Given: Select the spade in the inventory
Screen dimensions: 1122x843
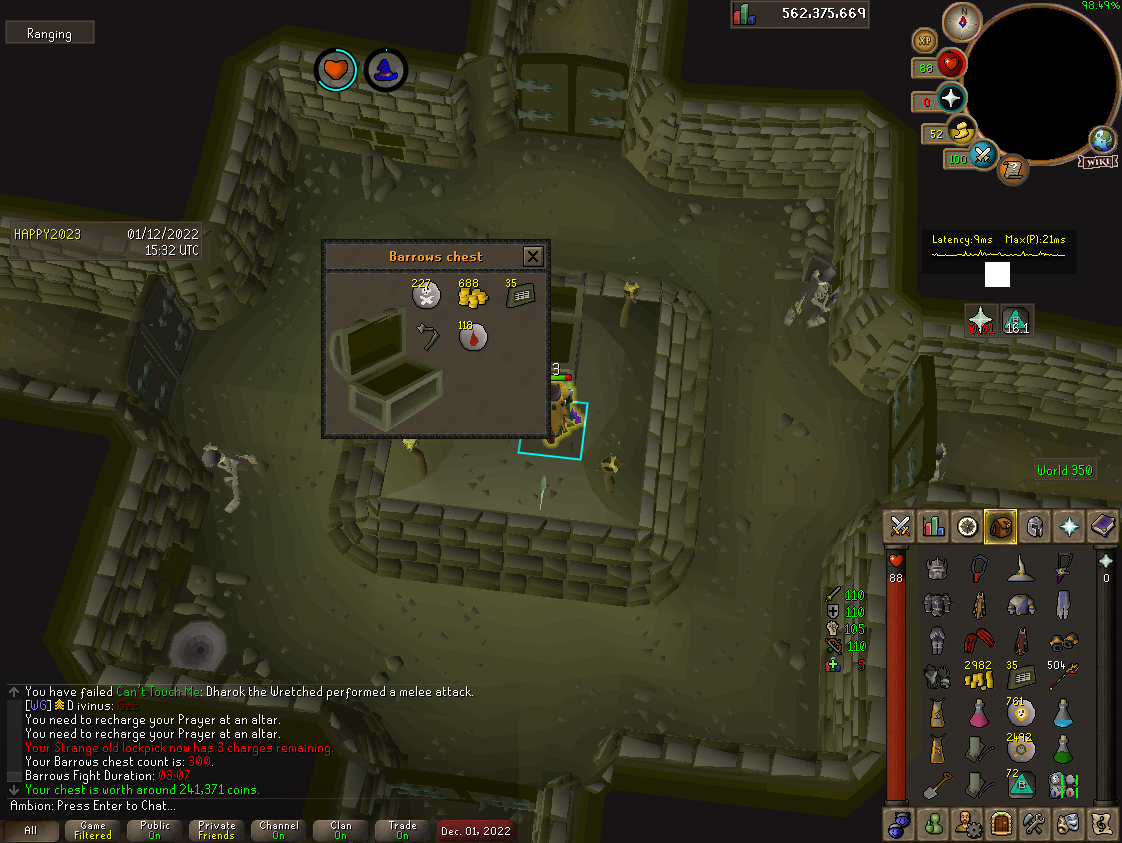Looking at the screenshot, I should [x=936, y=785].
